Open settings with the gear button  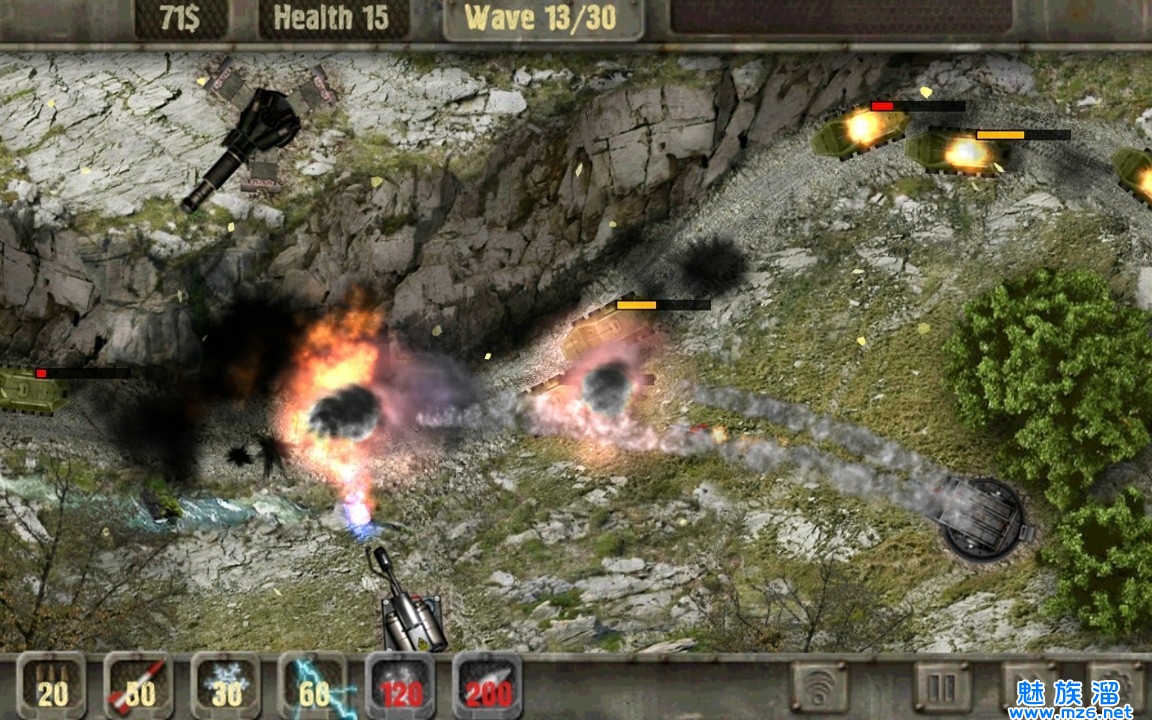1115,684
